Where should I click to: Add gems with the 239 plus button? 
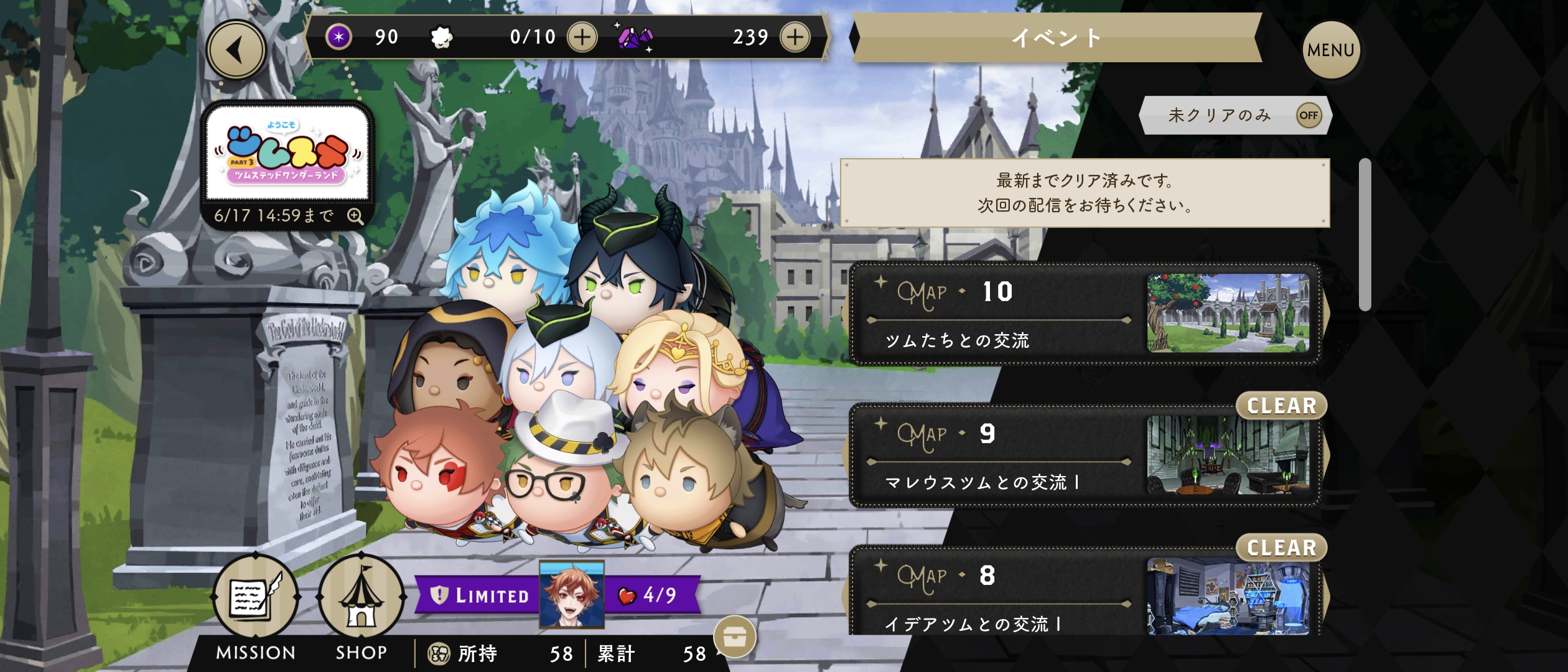795,37
